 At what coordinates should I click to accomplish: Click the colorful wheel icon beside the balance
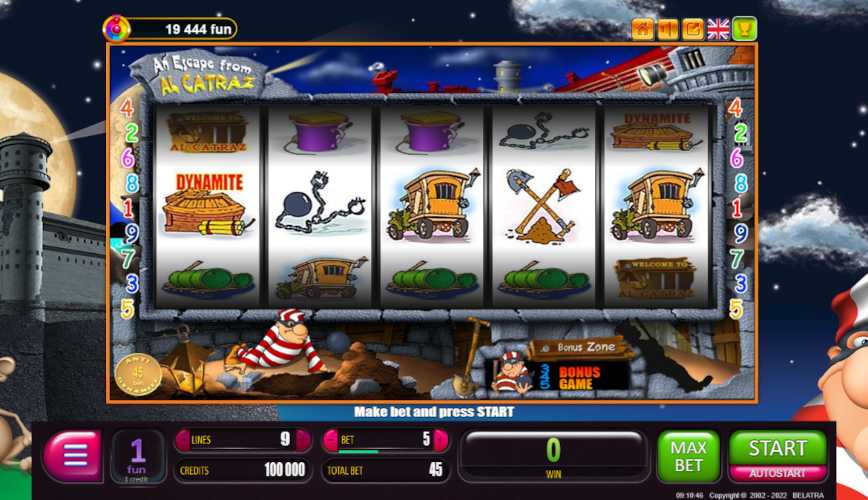point(117,28)
